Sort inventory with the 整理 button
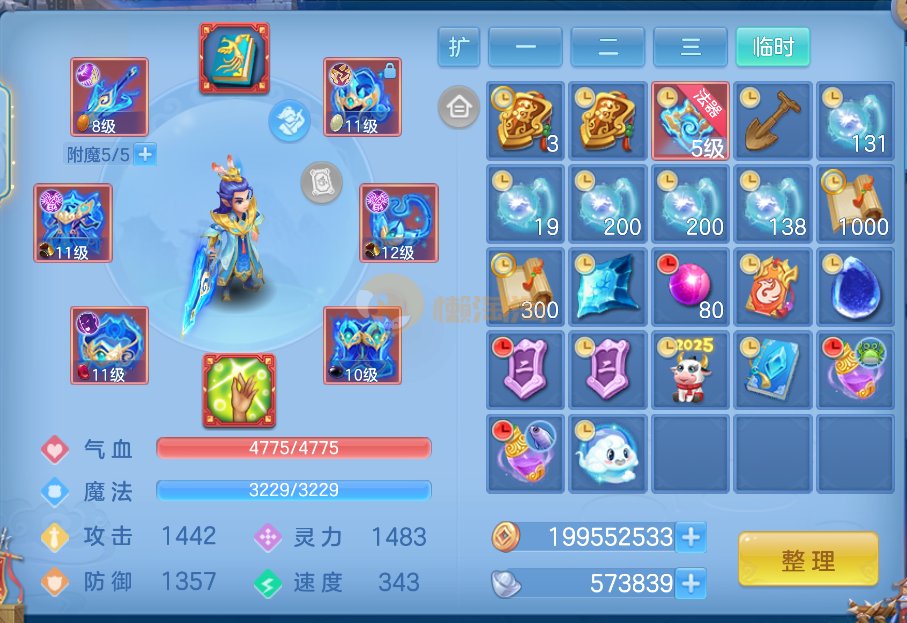This screenshot has width=907, height=623. click(x=808, y=560)
